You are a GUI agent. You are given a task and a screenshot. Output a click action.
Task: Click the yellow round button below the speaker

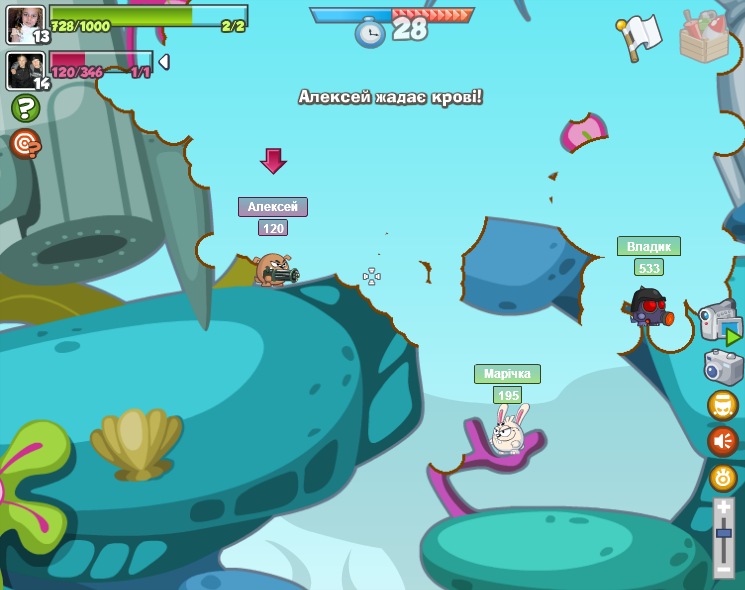(723, 478)
